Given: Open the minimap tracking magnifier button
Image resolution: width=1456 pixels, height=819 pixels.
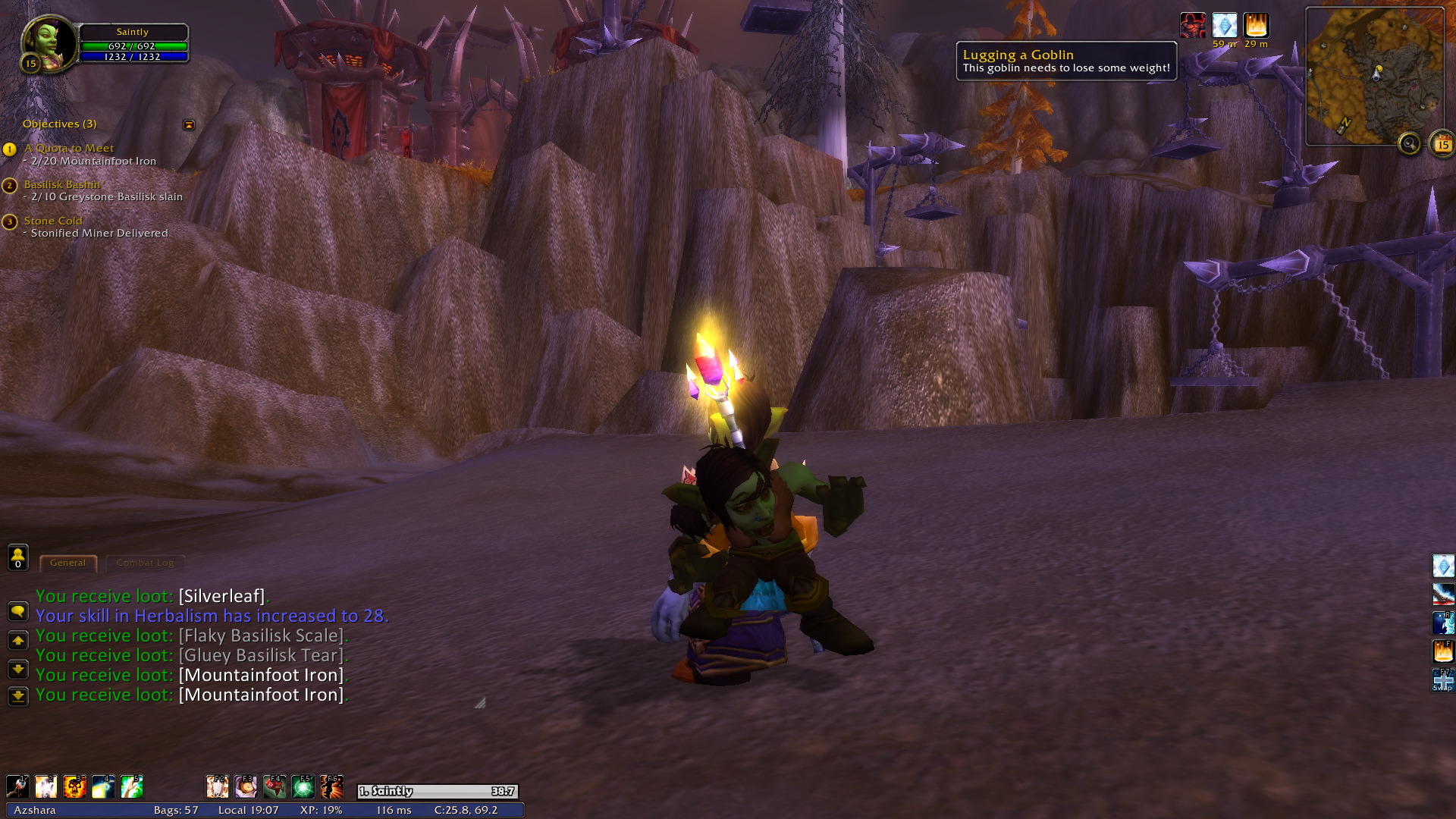Looking at the screenshot, I should 1409,143.
